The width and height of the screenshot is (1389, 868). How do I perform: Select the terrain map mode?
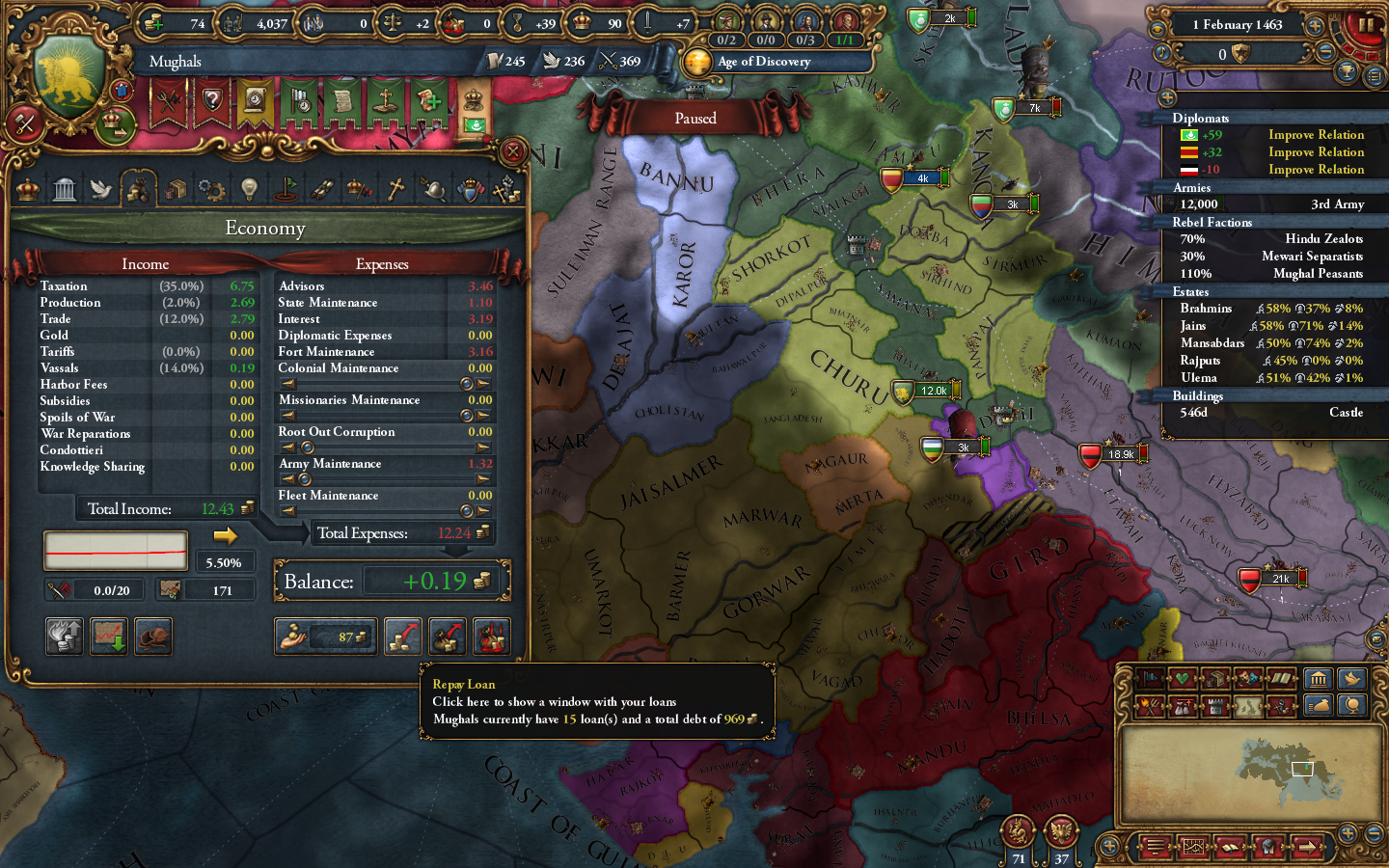1248,706
